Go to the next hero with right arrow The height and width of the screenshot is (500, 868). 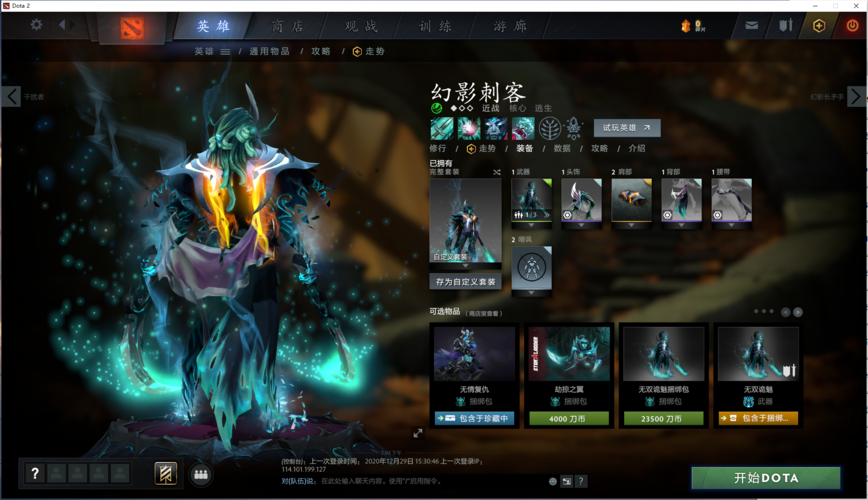click(x=856, y=96)
